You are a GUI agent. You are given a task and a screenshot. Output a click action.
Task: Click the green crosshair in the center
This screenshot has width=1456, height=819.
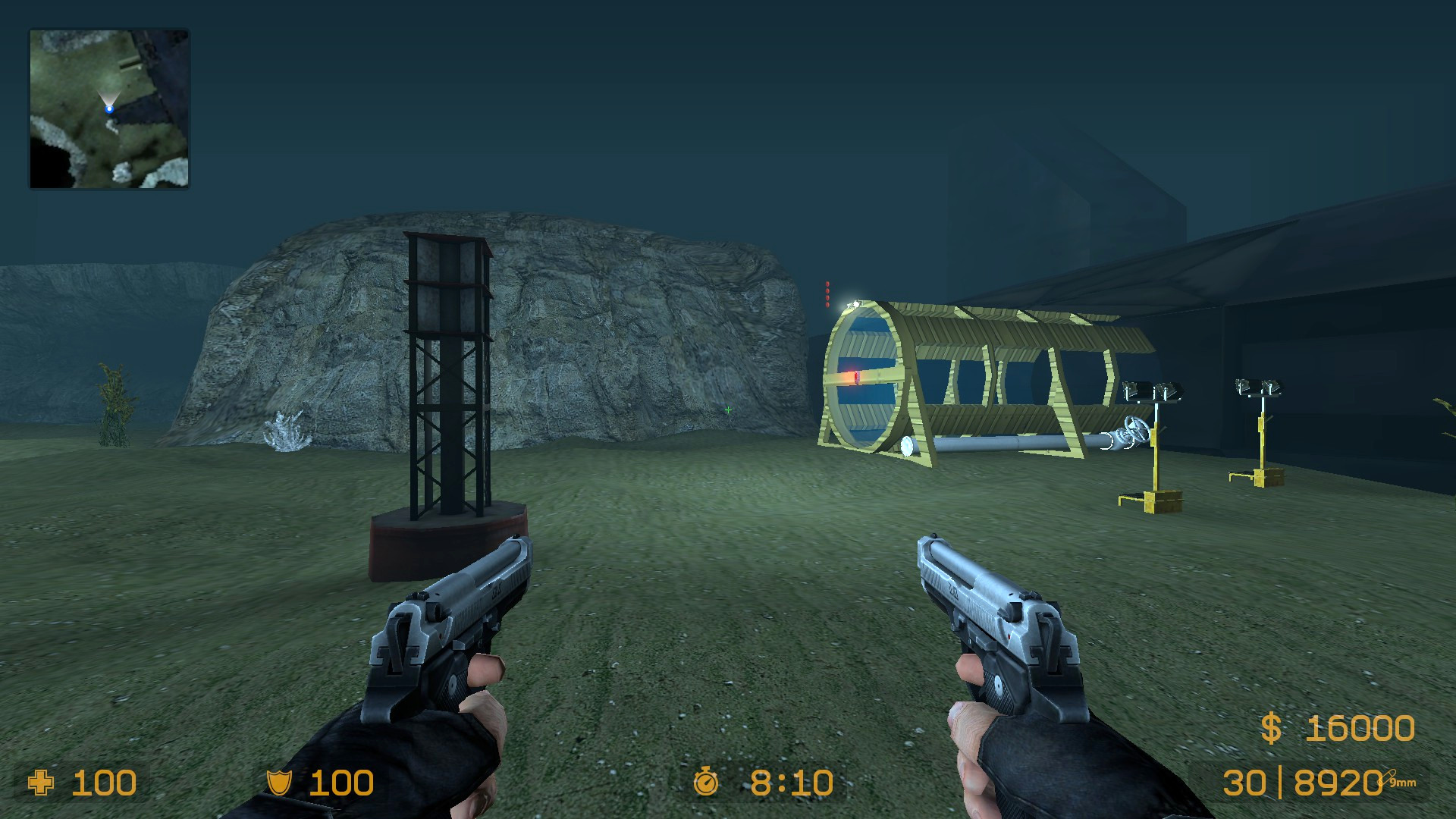point(728,409)
